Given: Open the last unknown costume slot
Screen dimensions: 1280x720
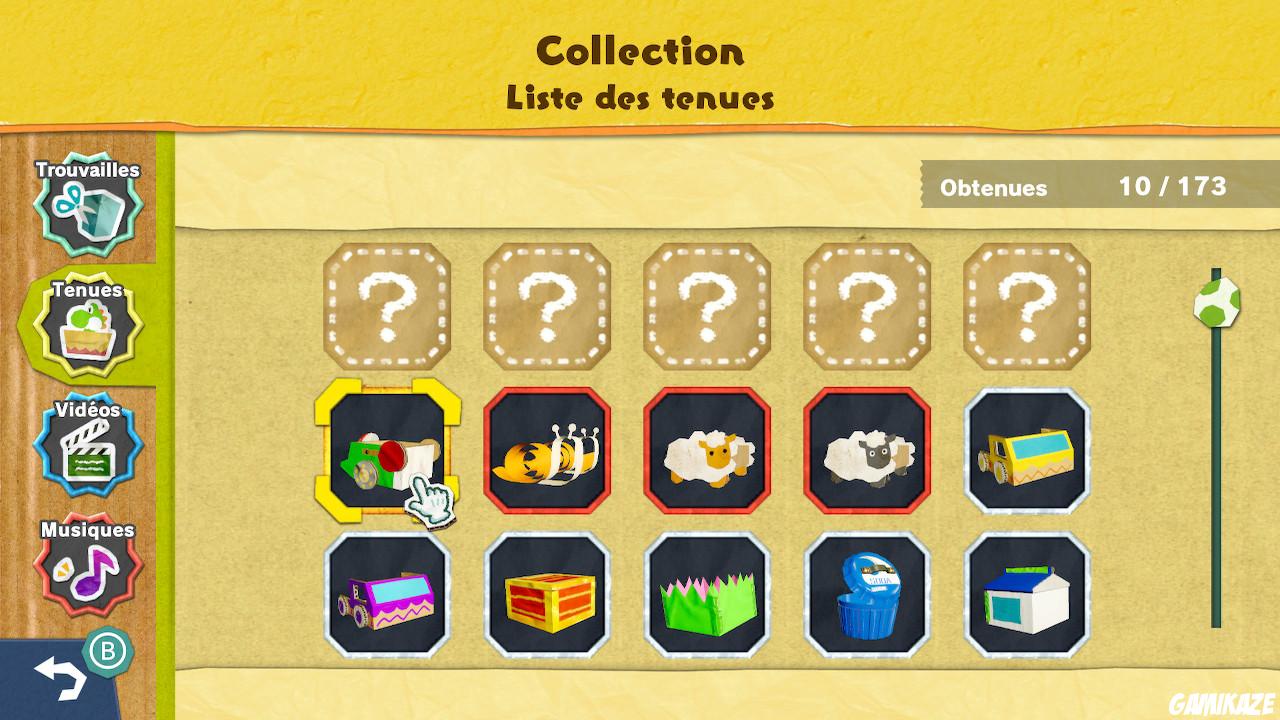Looking at the screenshot, I should coord(1024,308).
